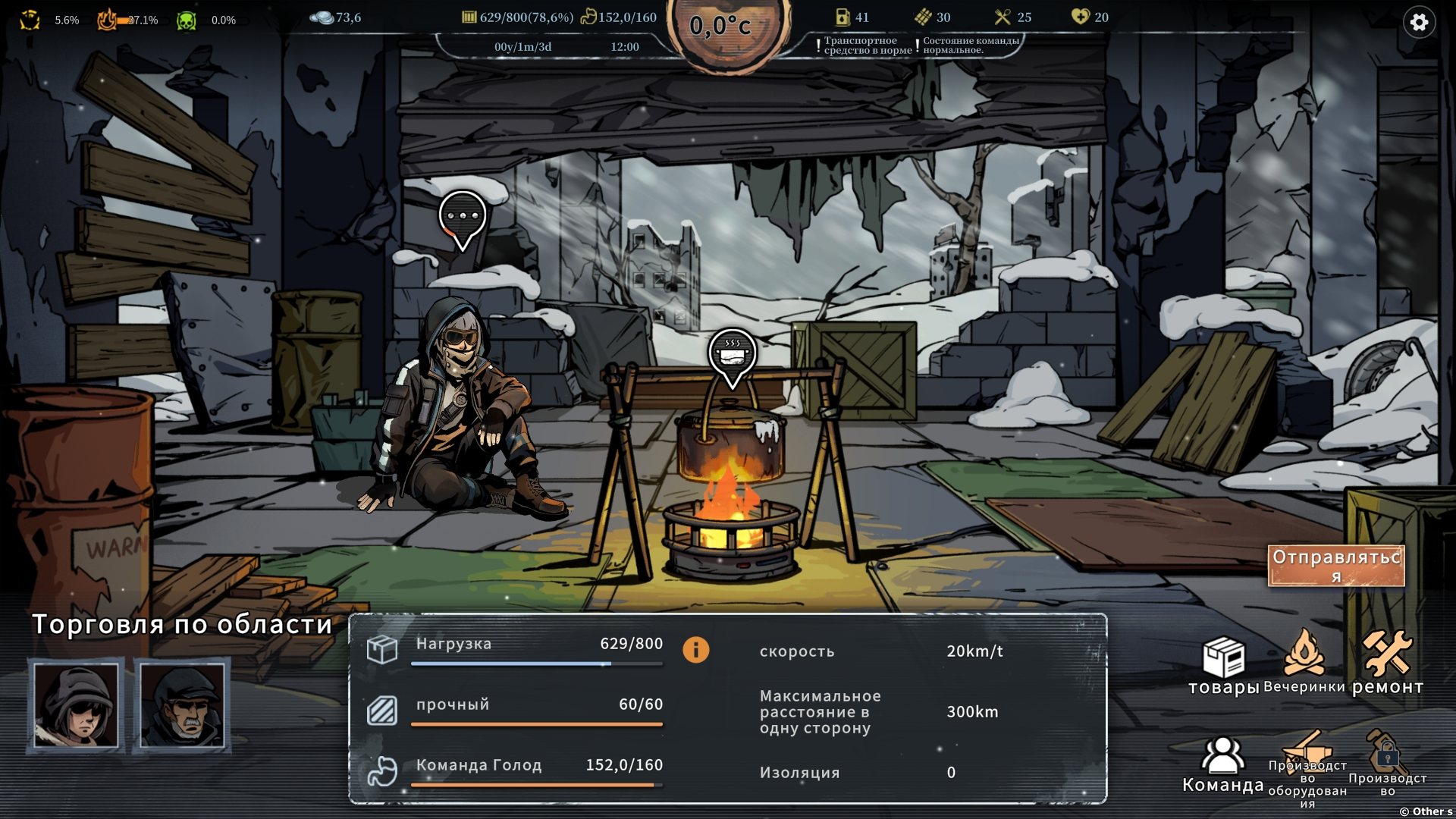This screenshot has width=1456, height=819.
Task: Open the Команда team screen
Action: click(x=1222, y=764)
